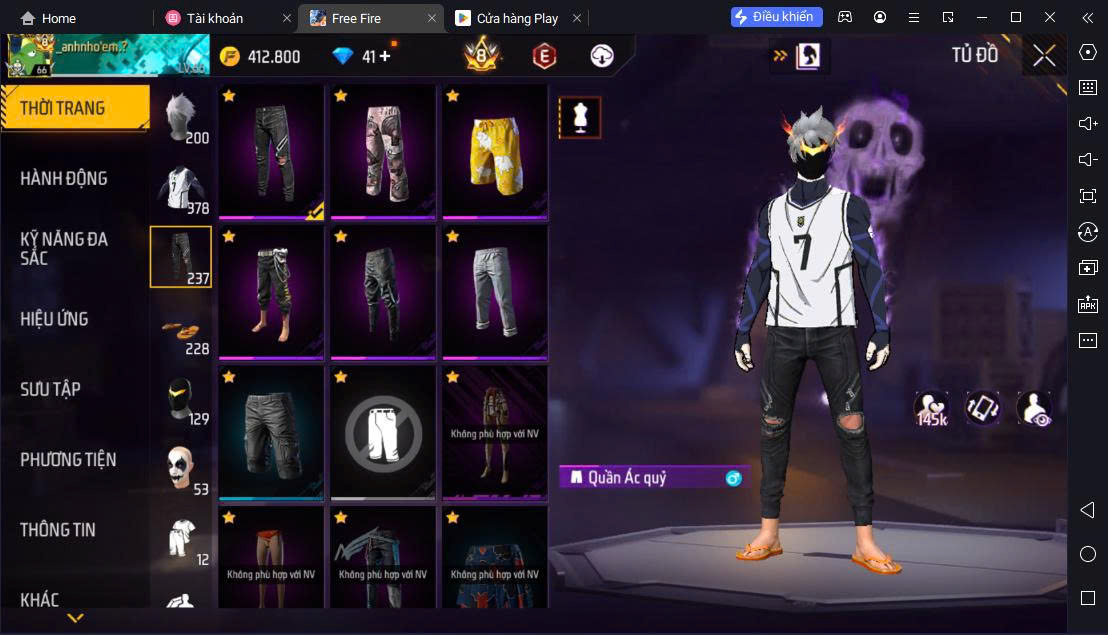Screen dimensions: 1108x635
Task: Open the shoes category showing 228
Action: pyautogui.click(x=181, y=332)
